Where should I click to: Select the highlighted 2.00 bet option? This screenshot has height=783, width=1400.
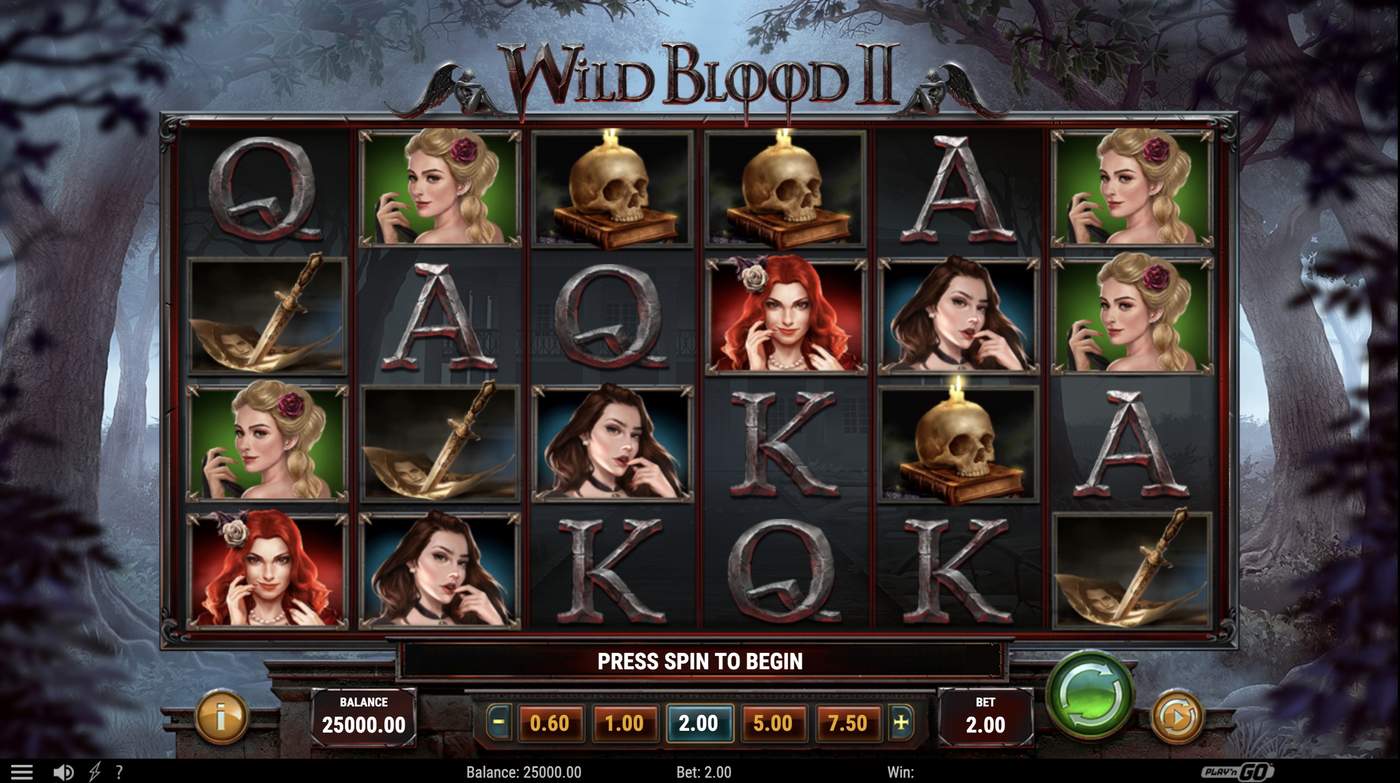pyautogui.click(x=700, y=720)
